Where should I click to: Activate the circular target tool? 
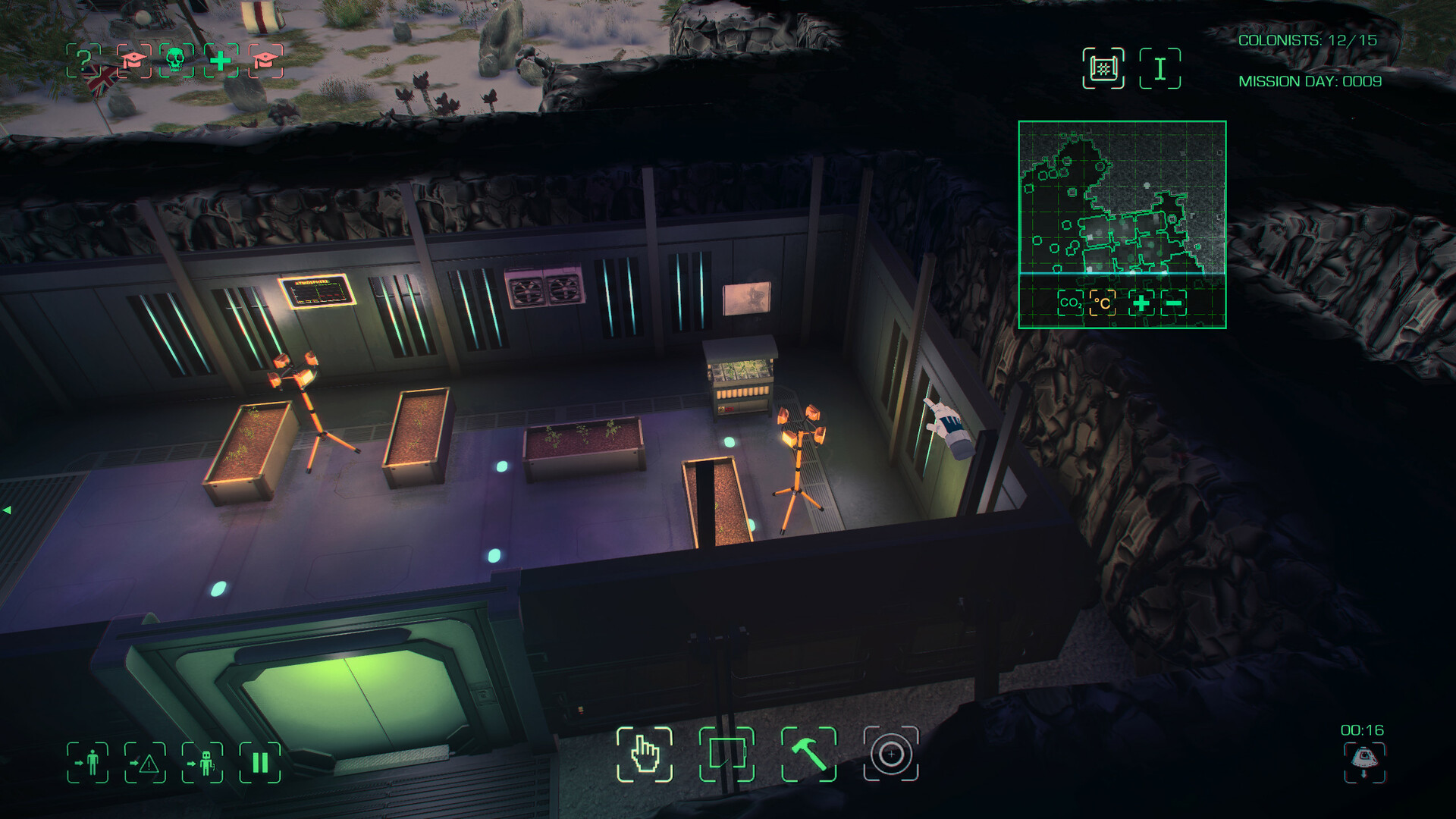click(891, 754)
